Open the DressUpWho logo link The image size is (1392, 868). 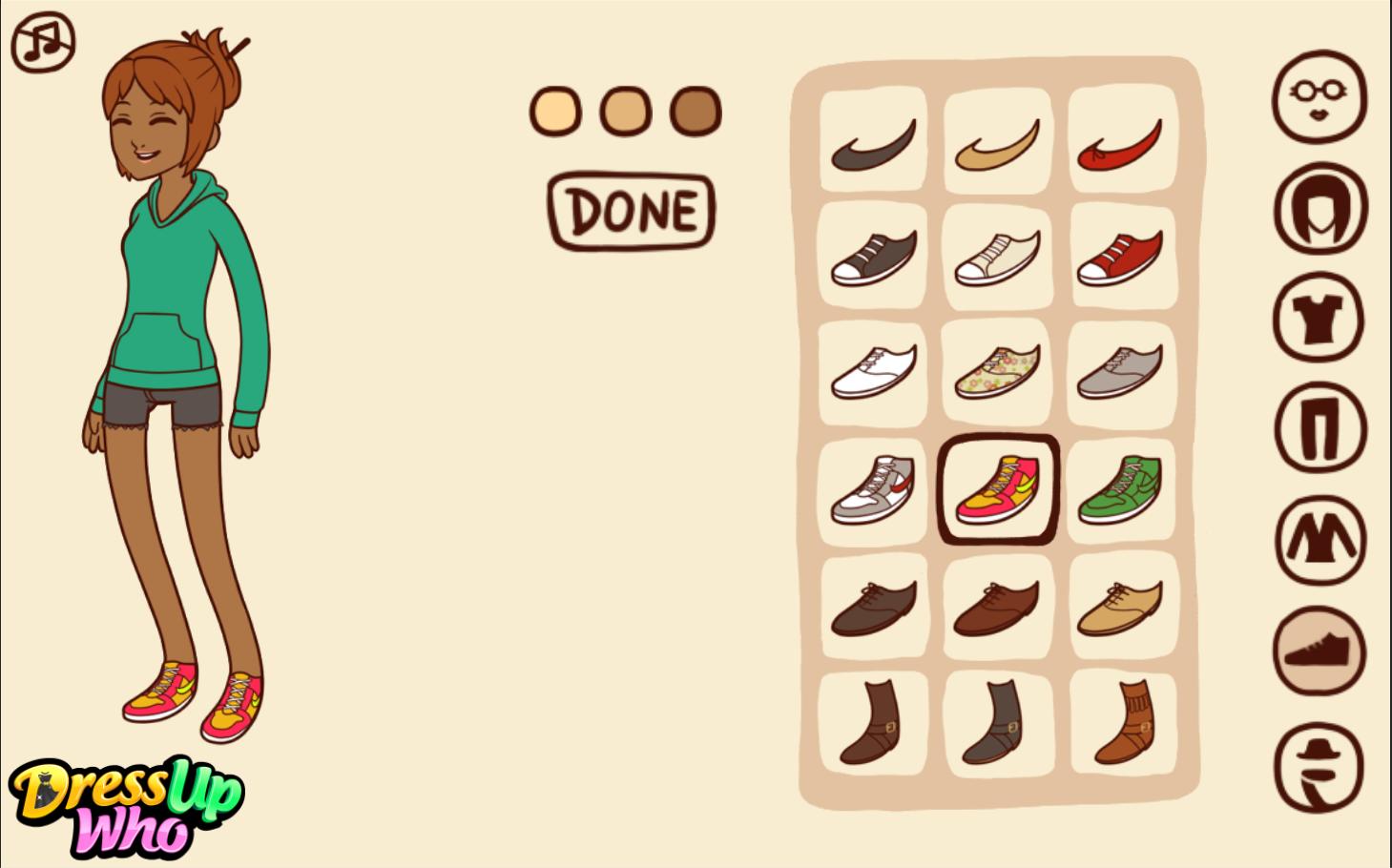pos(126,806)
